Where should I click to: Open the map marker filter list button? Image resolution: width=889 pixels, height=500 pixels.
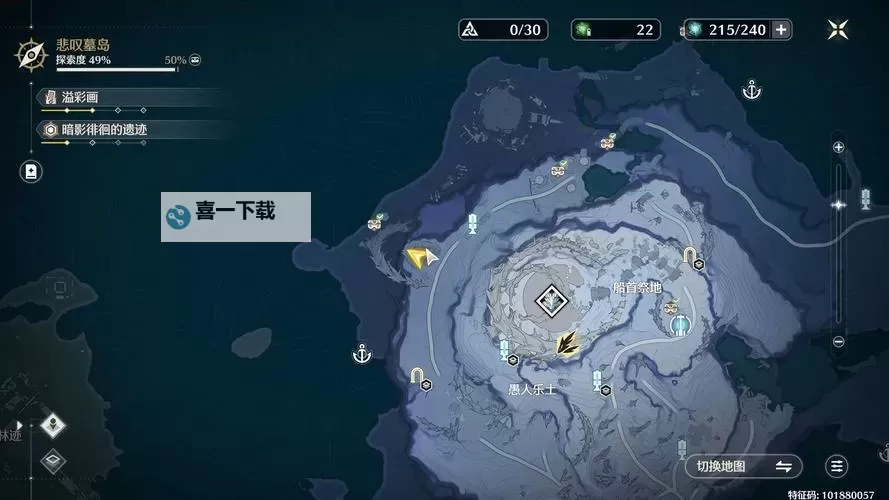tap(837, 466)
